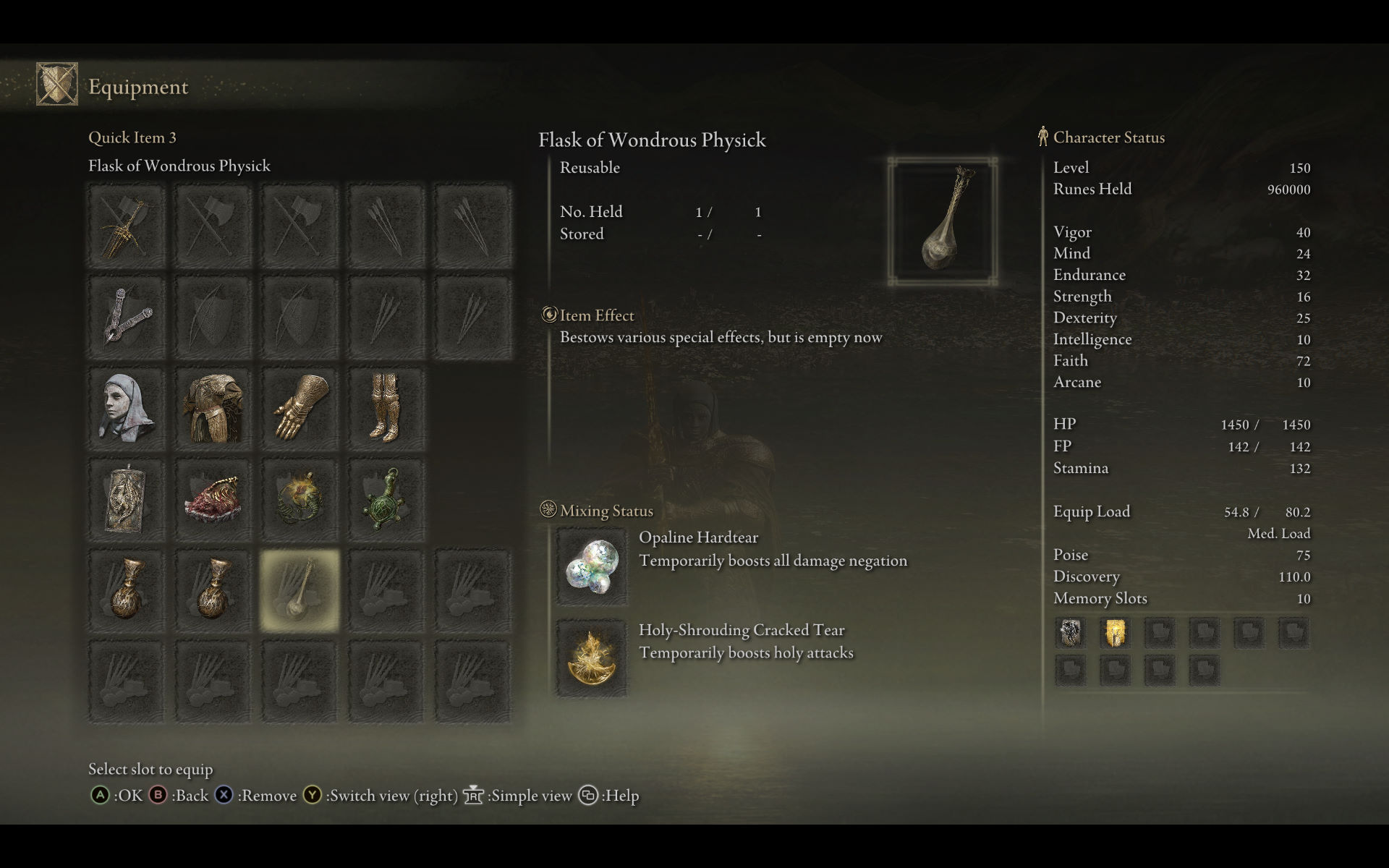The width and height of the screenshot is (1389, 868).
Task: Select the golden greaves leg slot
Action: tap(386, 409)
